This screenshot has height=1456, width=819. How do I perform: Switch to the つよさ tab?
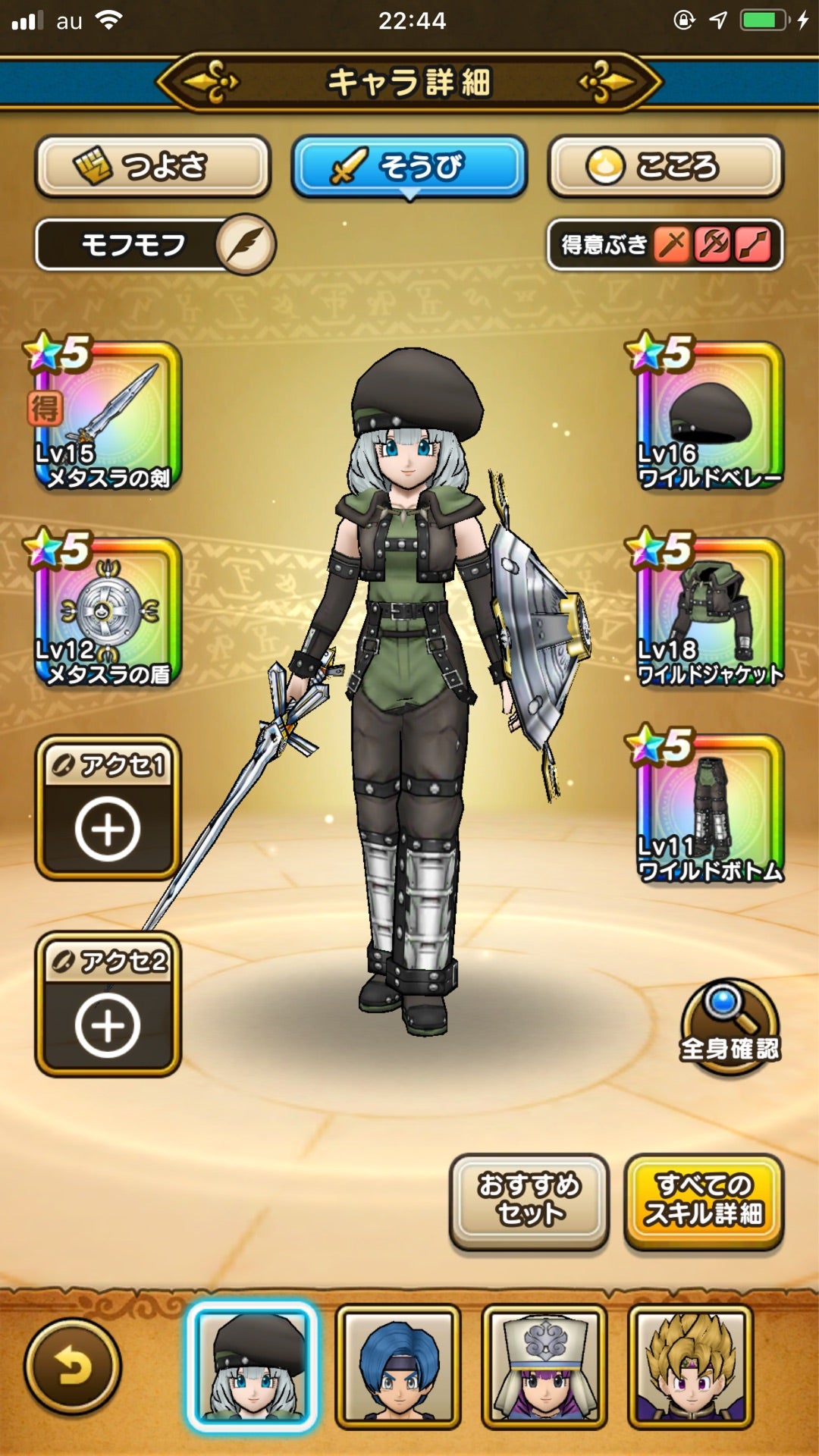click(153, 166)
